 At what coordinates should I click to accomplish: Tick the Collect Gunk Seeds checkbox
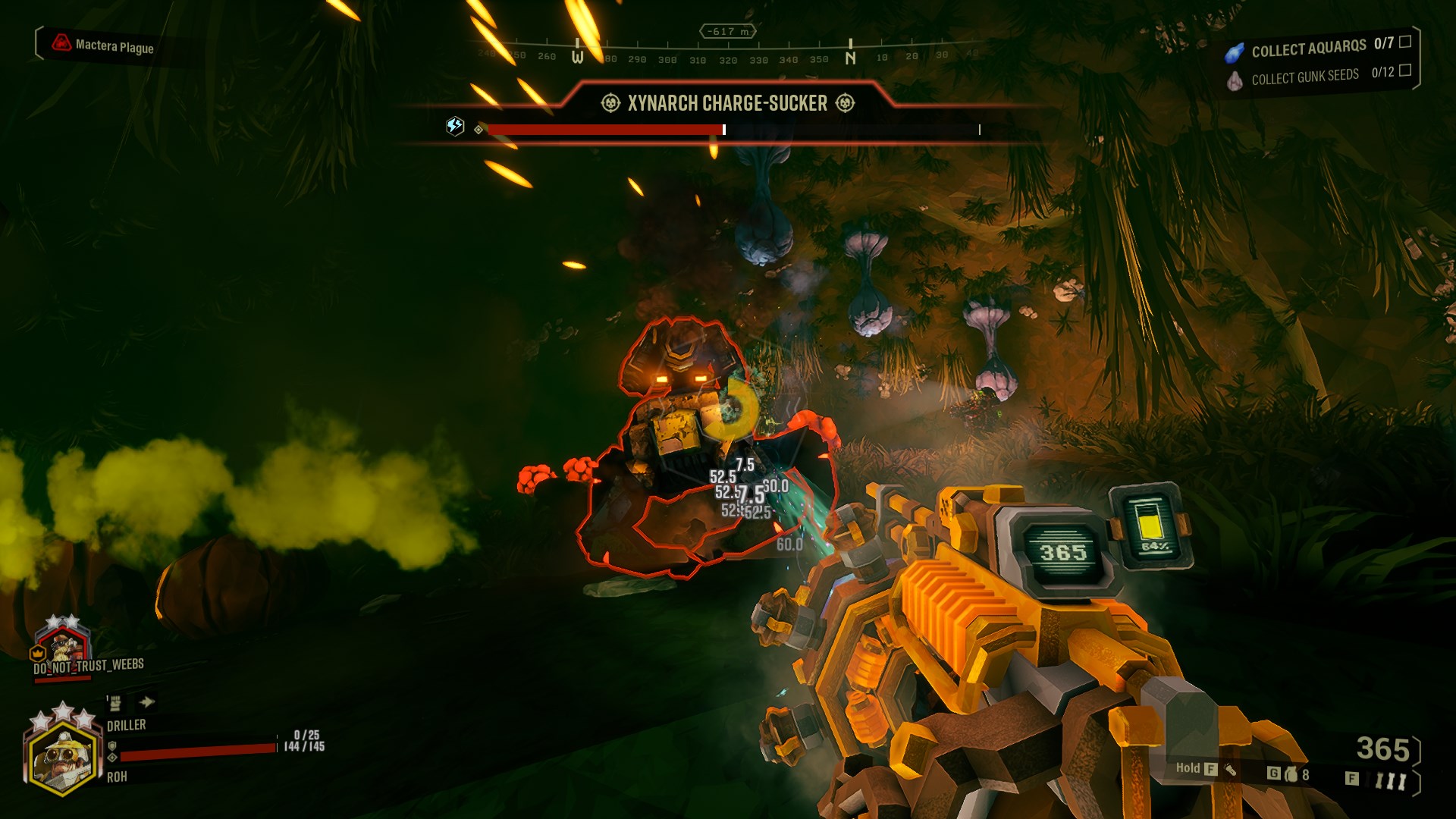1405,71
